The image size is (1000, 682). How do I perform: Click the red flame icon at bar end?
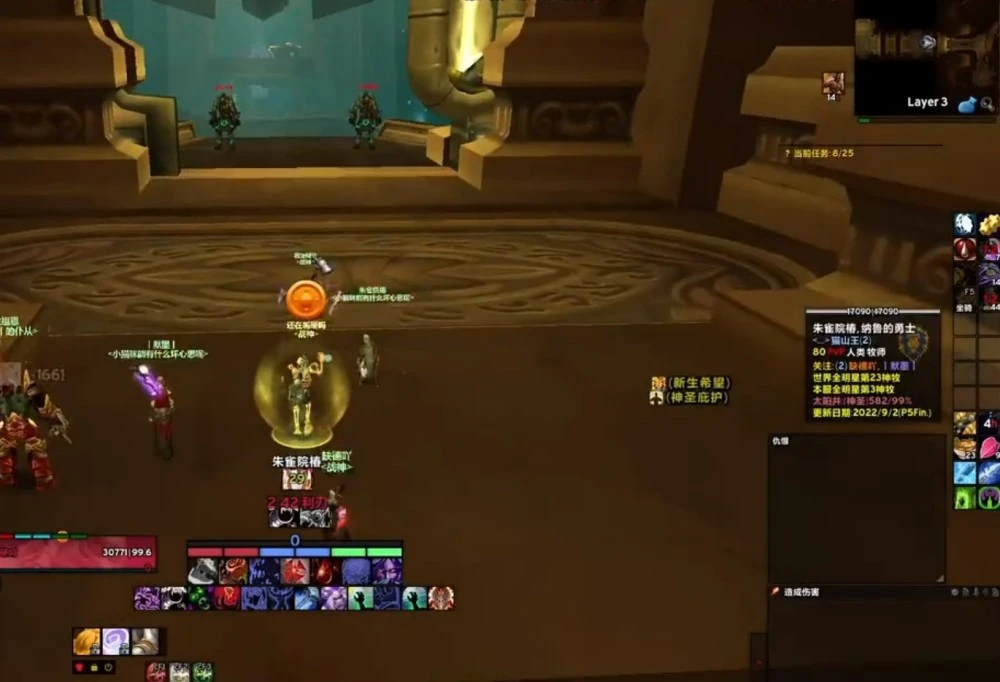coord(441,598)
